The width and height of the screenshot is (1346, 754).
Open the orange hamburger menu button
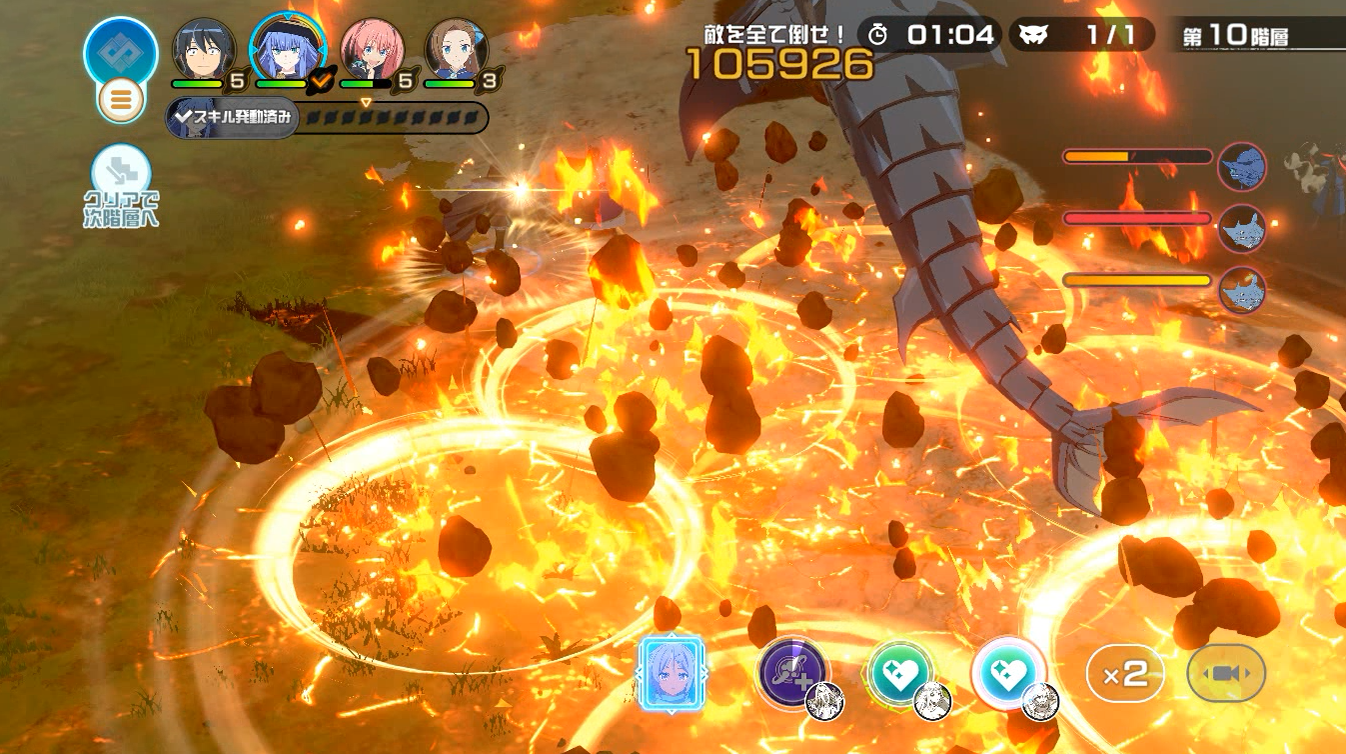(x=121, y=100)
